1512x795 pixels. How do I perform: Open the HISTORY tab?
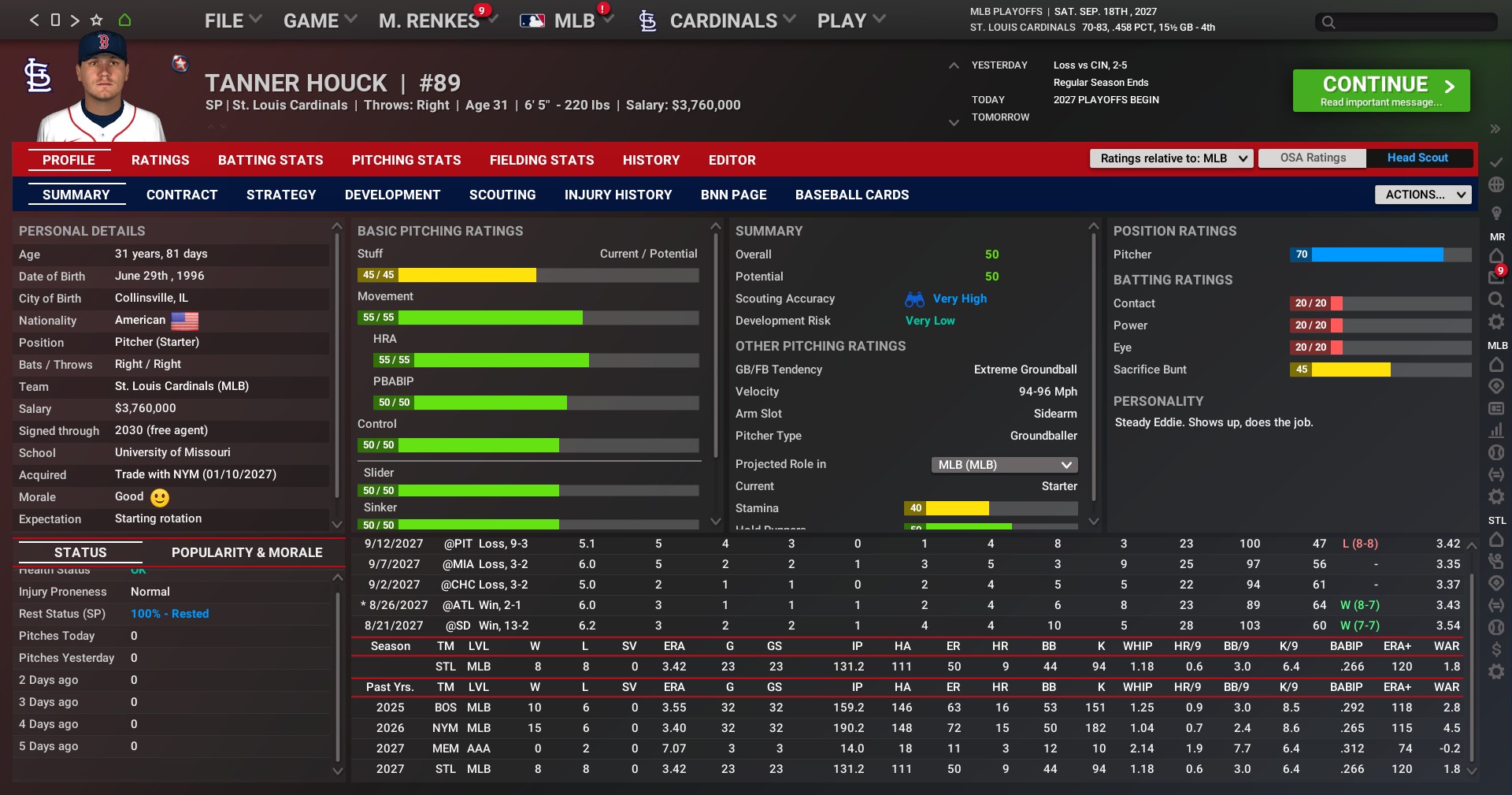tap(650, 160)
